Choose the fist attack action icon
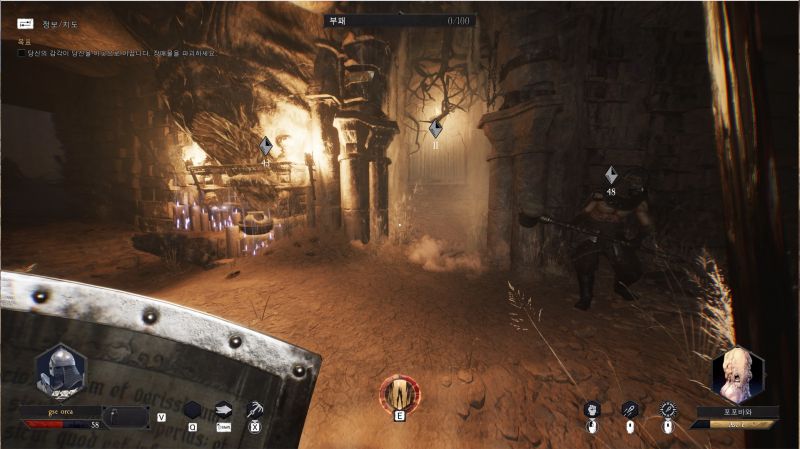This screenshot has height=449, width=800. point(592,409)
